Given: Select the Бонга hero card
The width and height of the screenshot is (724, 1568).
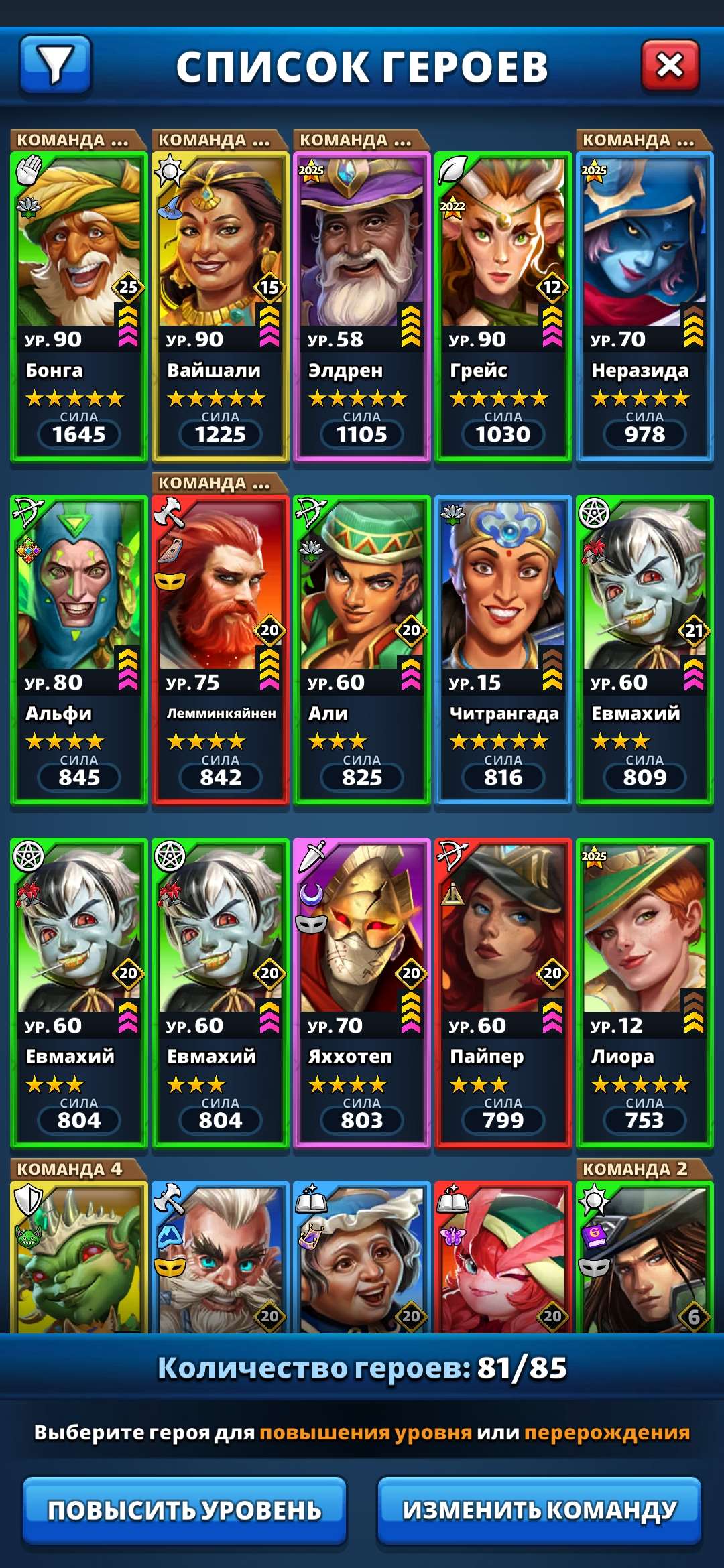Looking at the screenshot, I should [x=79, y=307].
